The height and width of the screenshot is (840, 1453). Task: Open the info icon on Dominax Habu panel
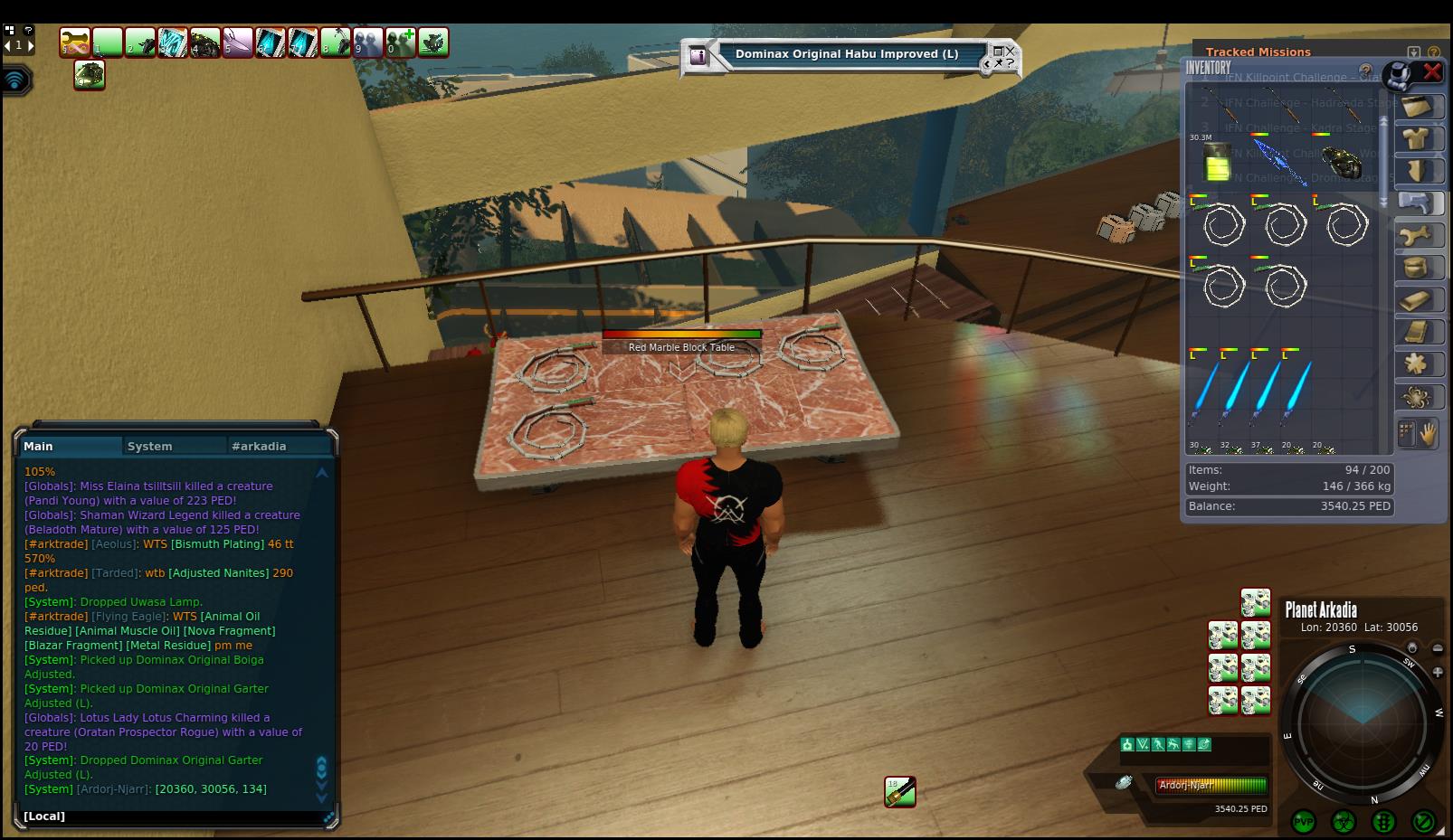tap(698, 55)
